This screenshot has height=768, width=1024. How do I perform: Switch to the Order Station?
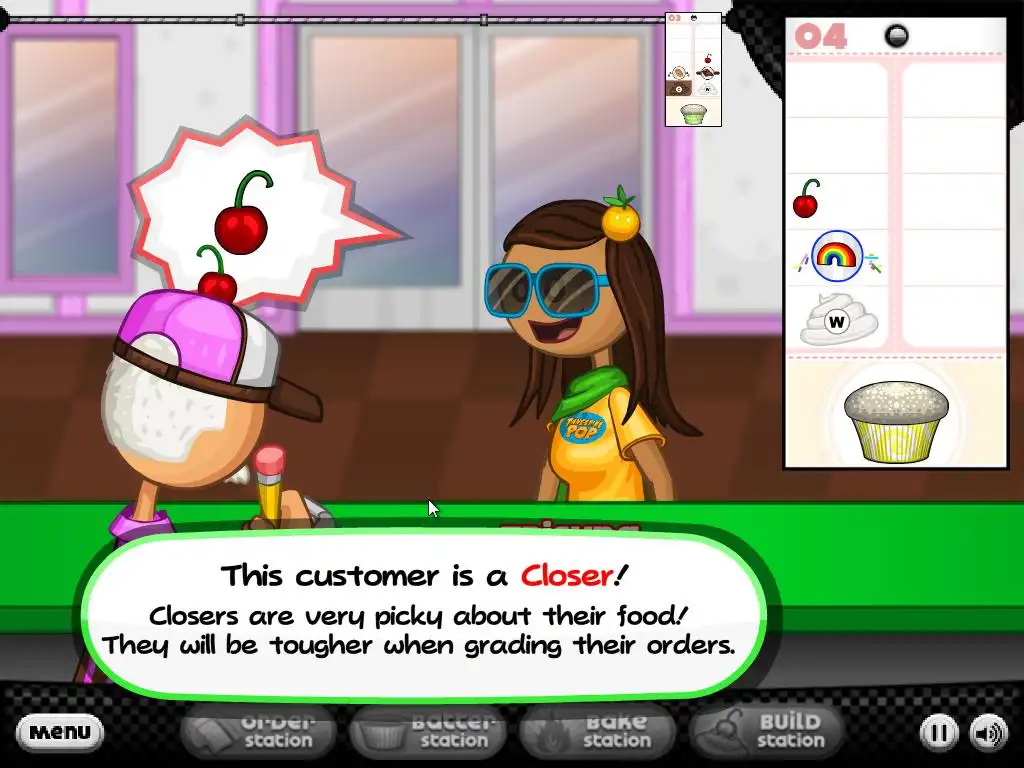[263, 731]
